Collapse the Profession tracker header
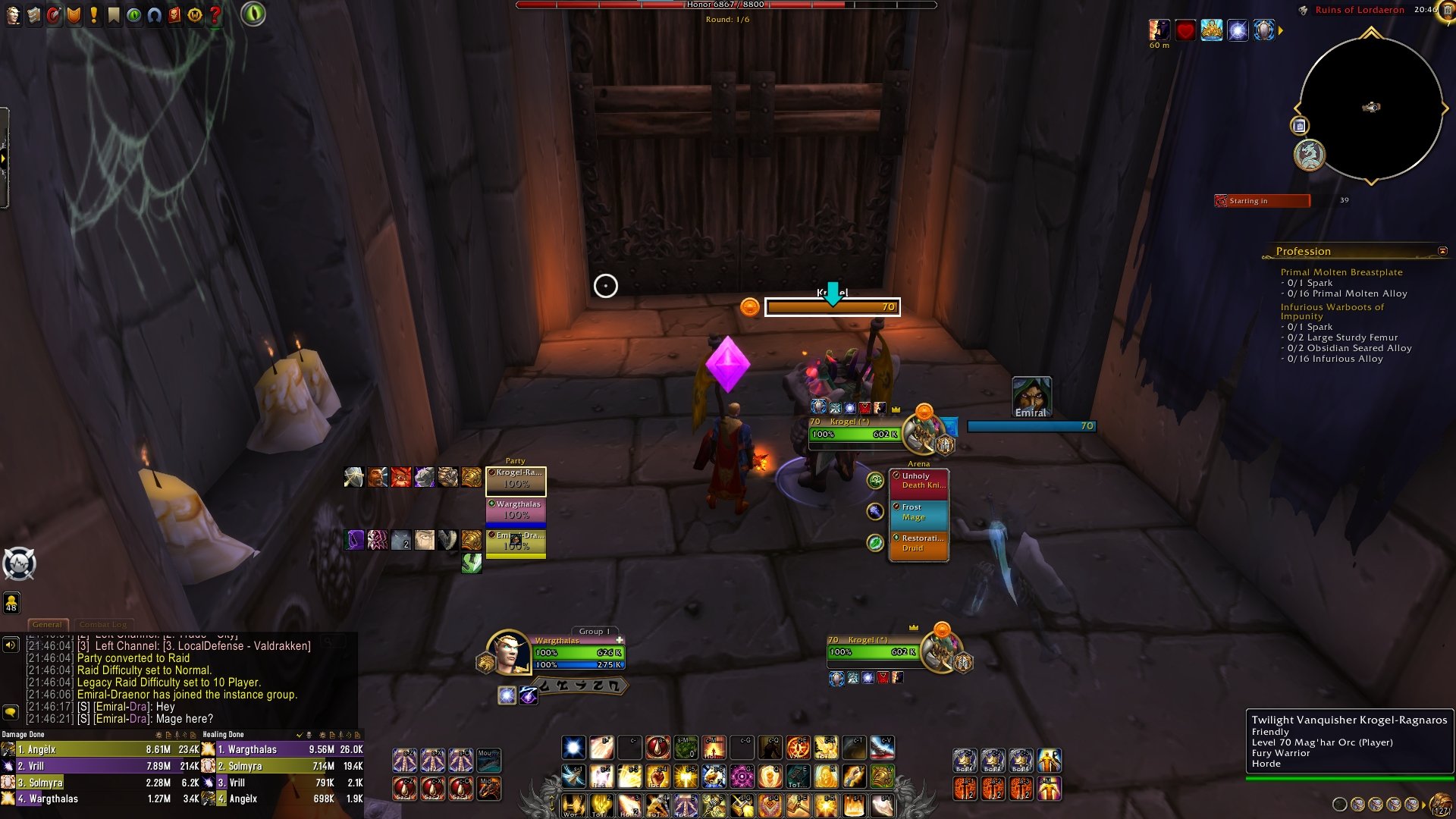The height and width of the screenshot is (819, 1456). pyautogui.click(x=1442, y=251)
